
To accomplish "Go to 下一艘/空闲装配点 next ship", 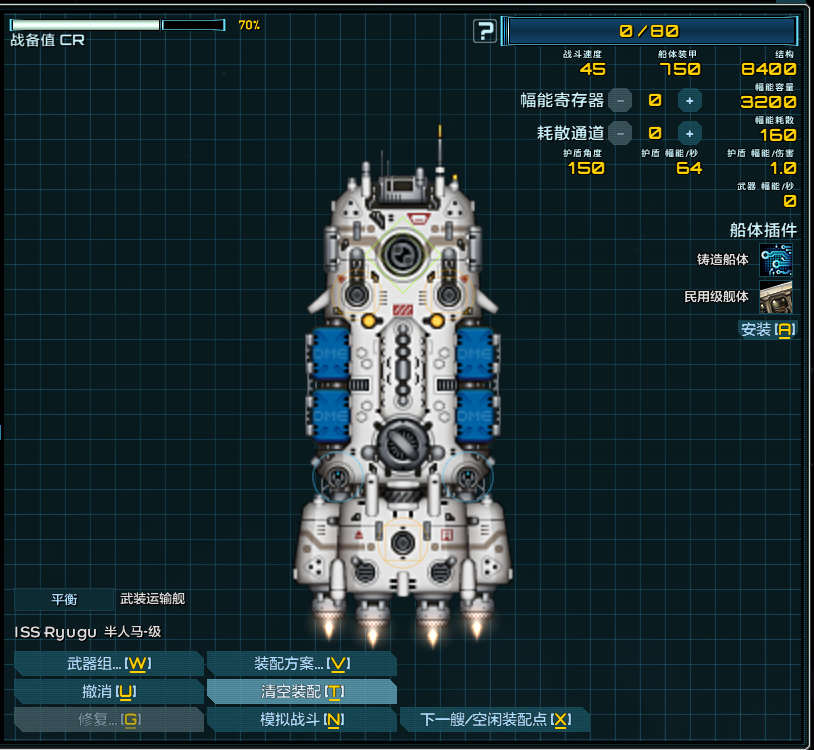I will 494,720.
